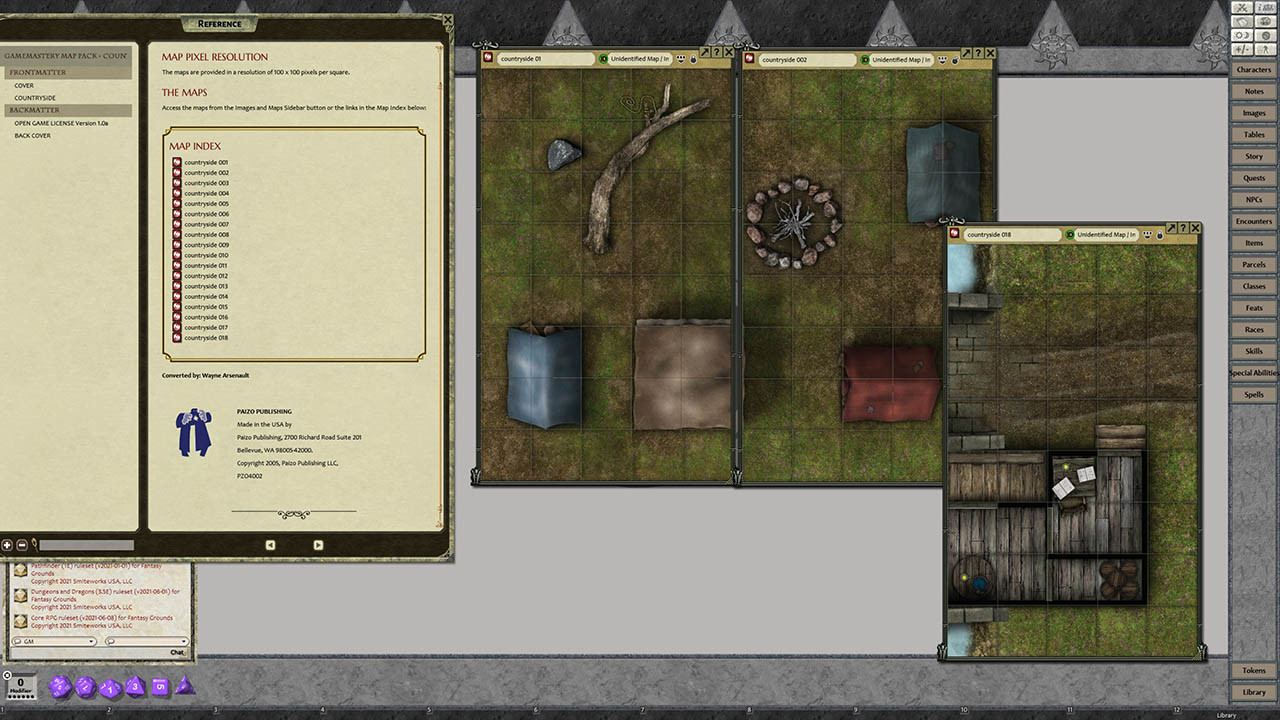Click the +/- modifiers icon in the top-right toolbar
The image size is (1280, 720).
1242,48
